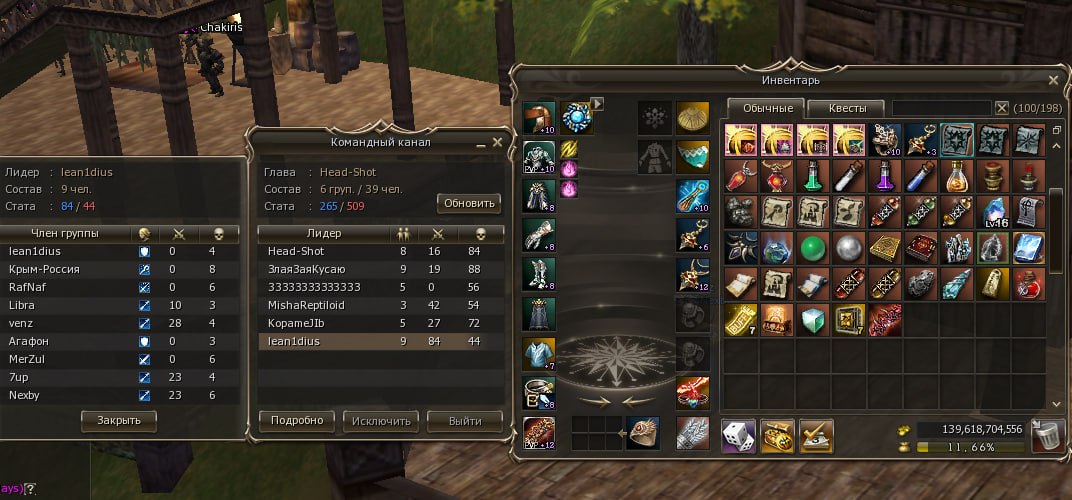Close the Командный канал window

click(x=496, y=142)
